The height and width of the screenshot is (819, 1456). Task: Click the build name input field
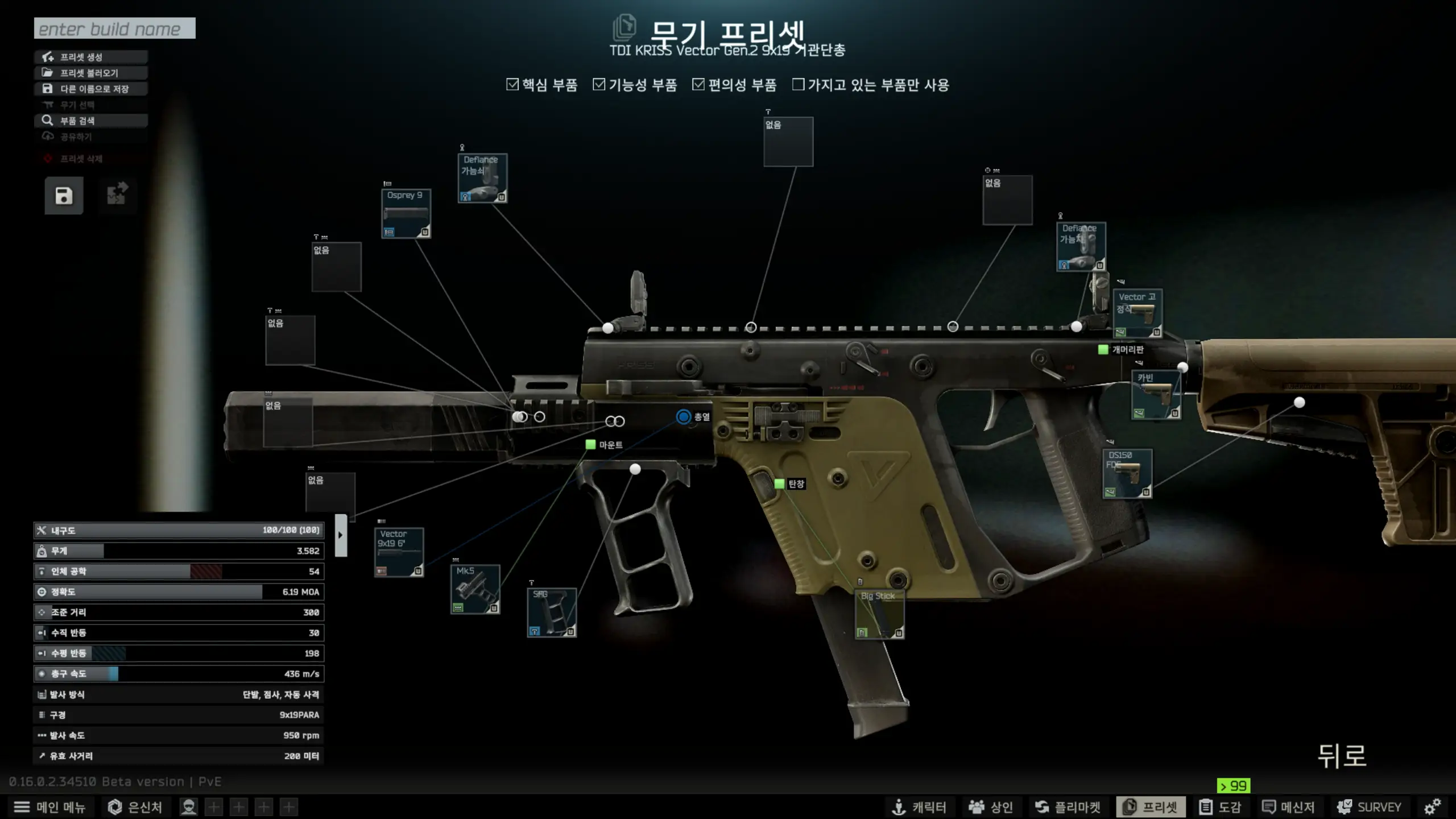click(114, 28)
